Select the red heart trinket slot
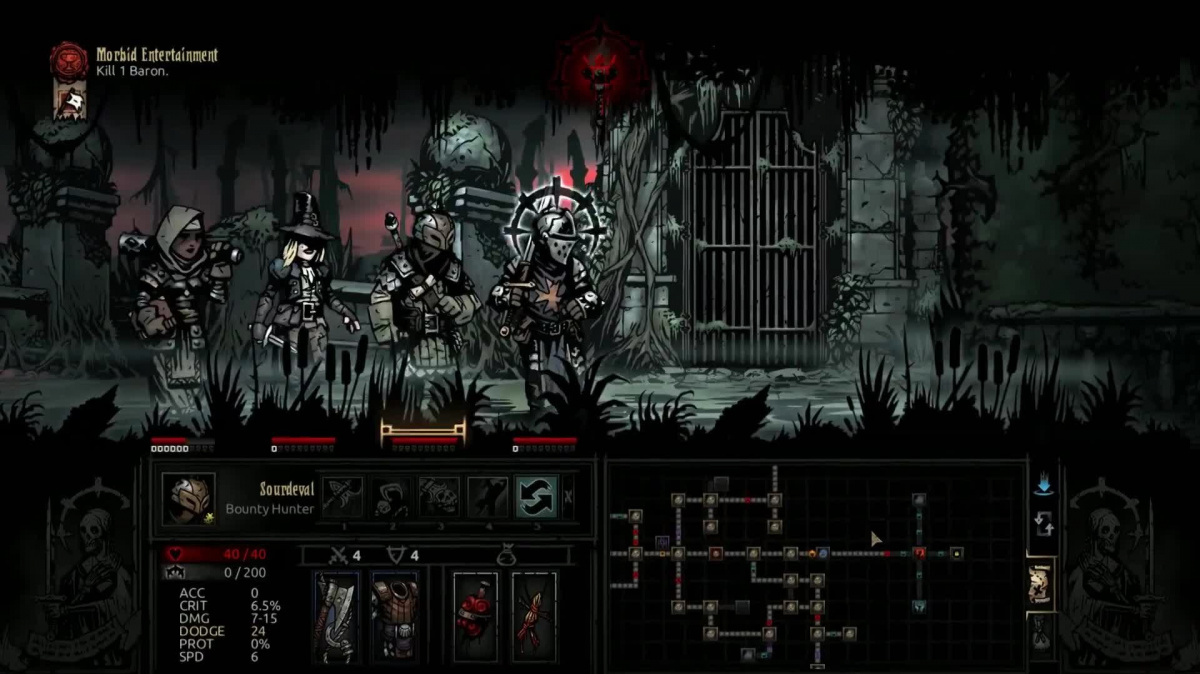The width and height of the screenshot is (1200, 674). click(475, 617)
